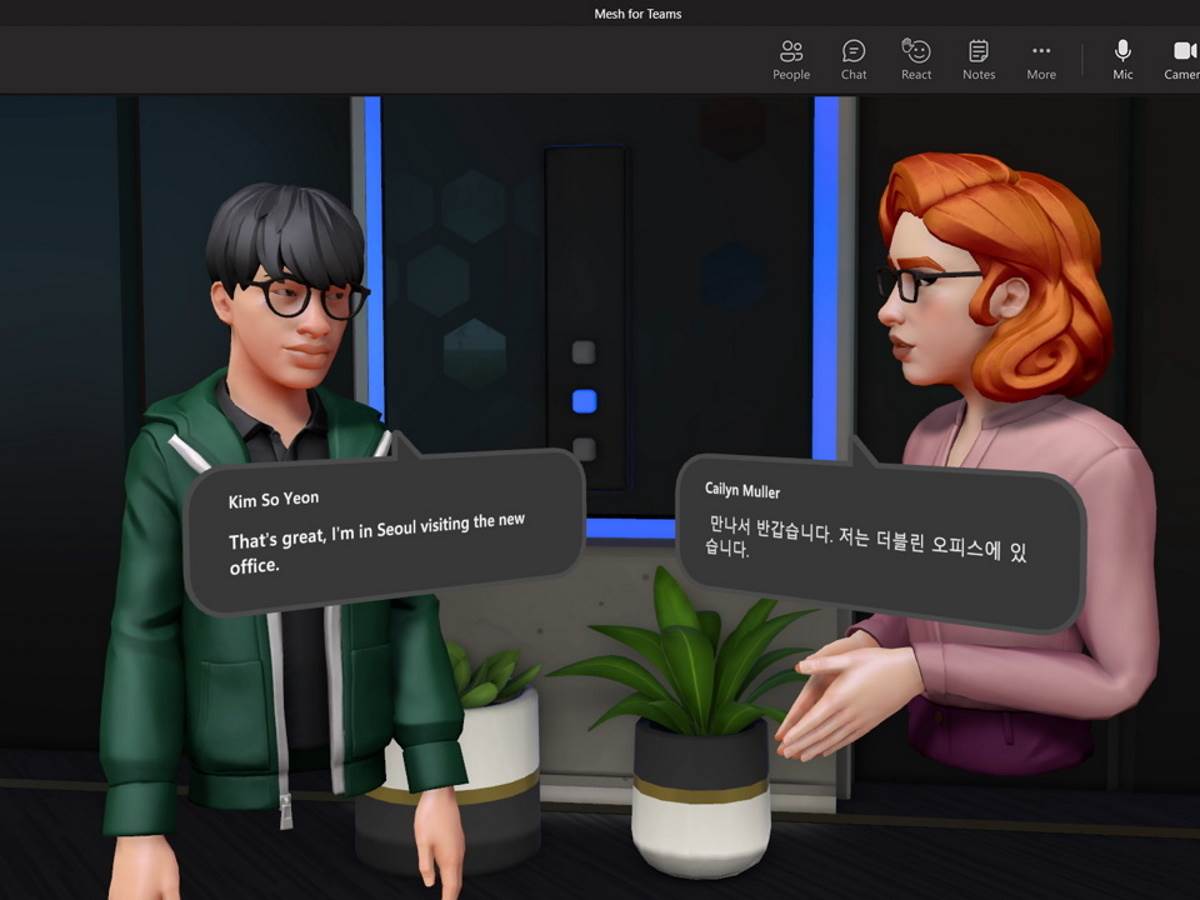
Task: Show the React emoji options
Action: pos(916,59)
